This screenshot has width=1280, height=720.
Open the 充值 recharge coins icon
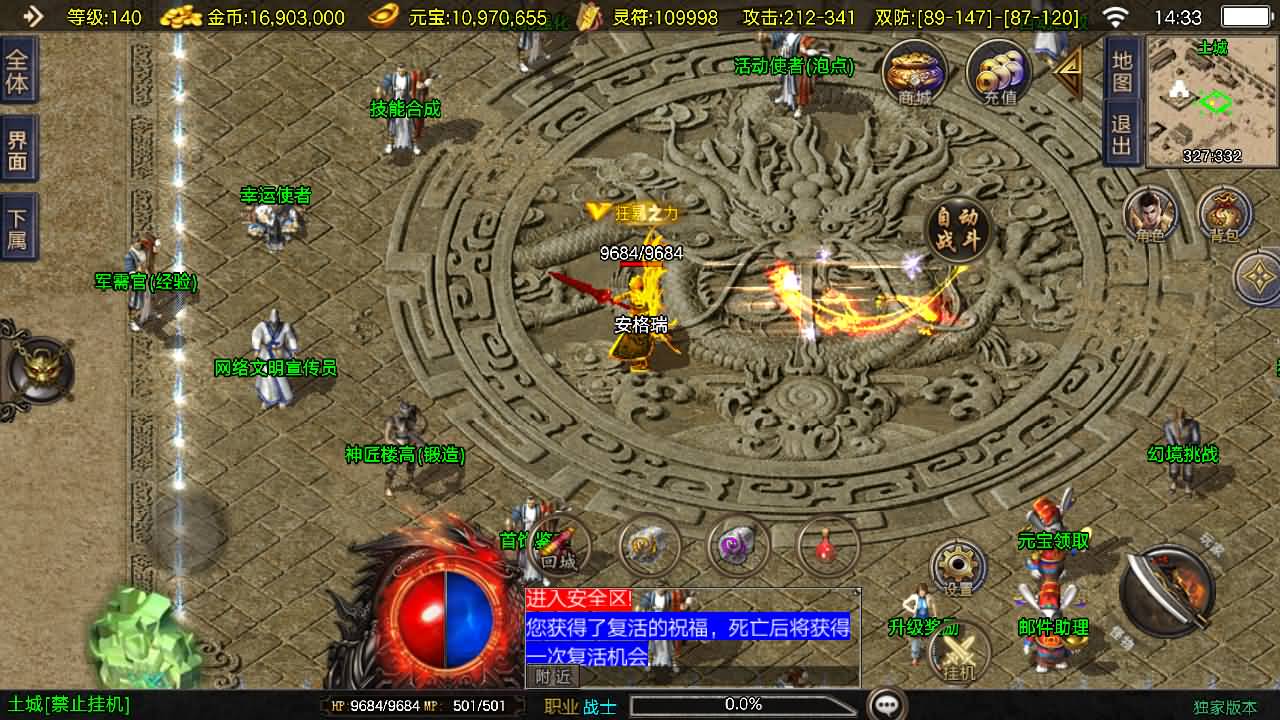(x=999, y=73)
